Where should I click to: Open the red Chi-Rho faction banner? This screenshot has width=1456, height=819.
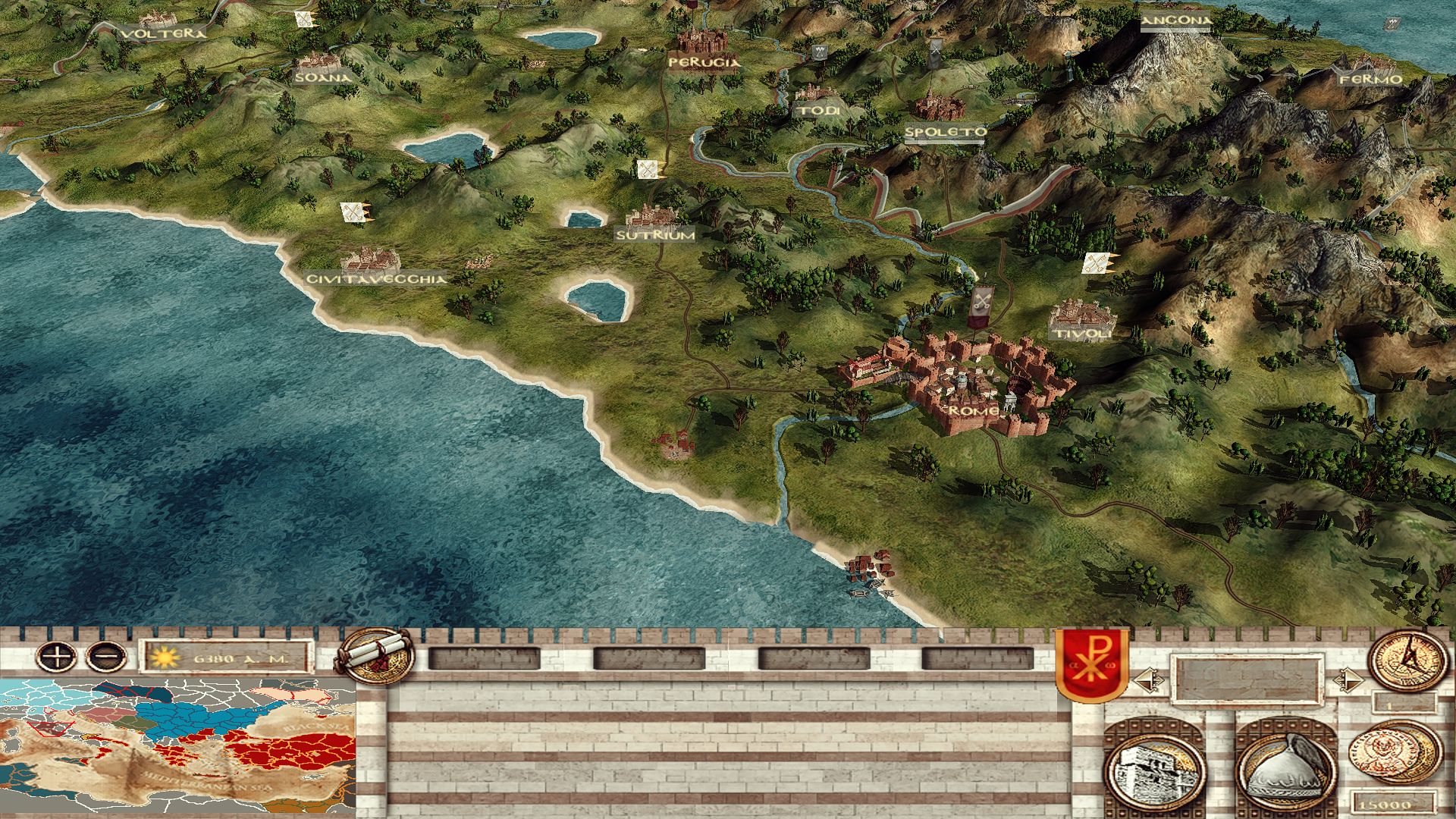coord(1091,665)
